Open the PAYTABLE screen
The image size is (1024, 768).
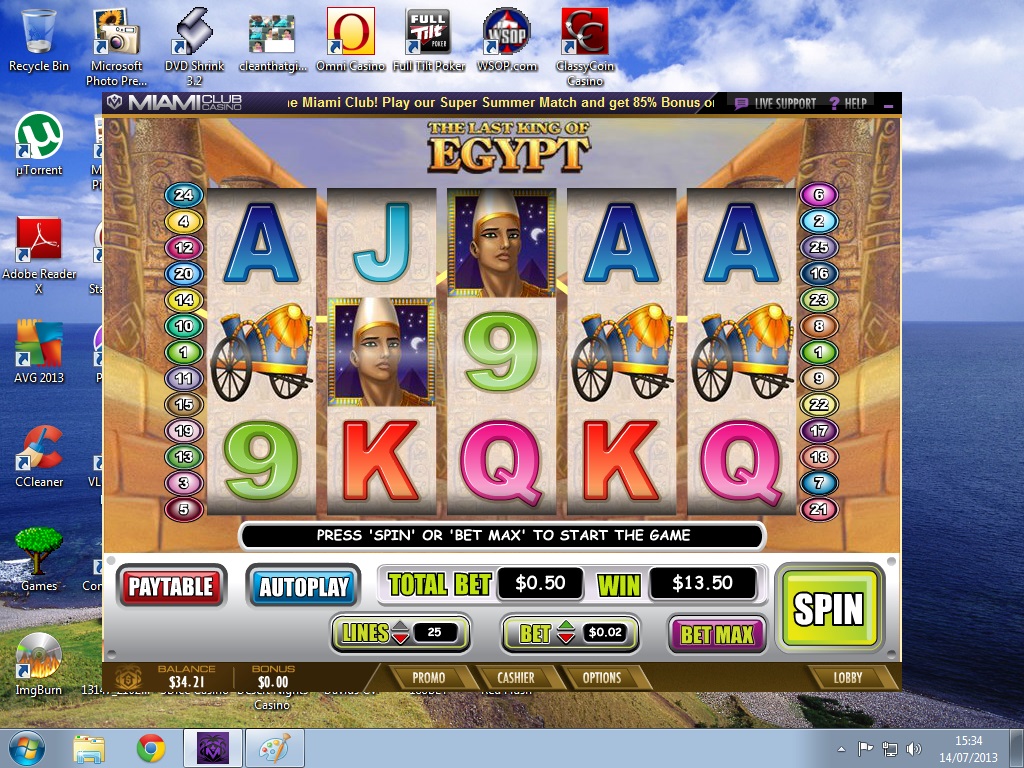(171, 586)
